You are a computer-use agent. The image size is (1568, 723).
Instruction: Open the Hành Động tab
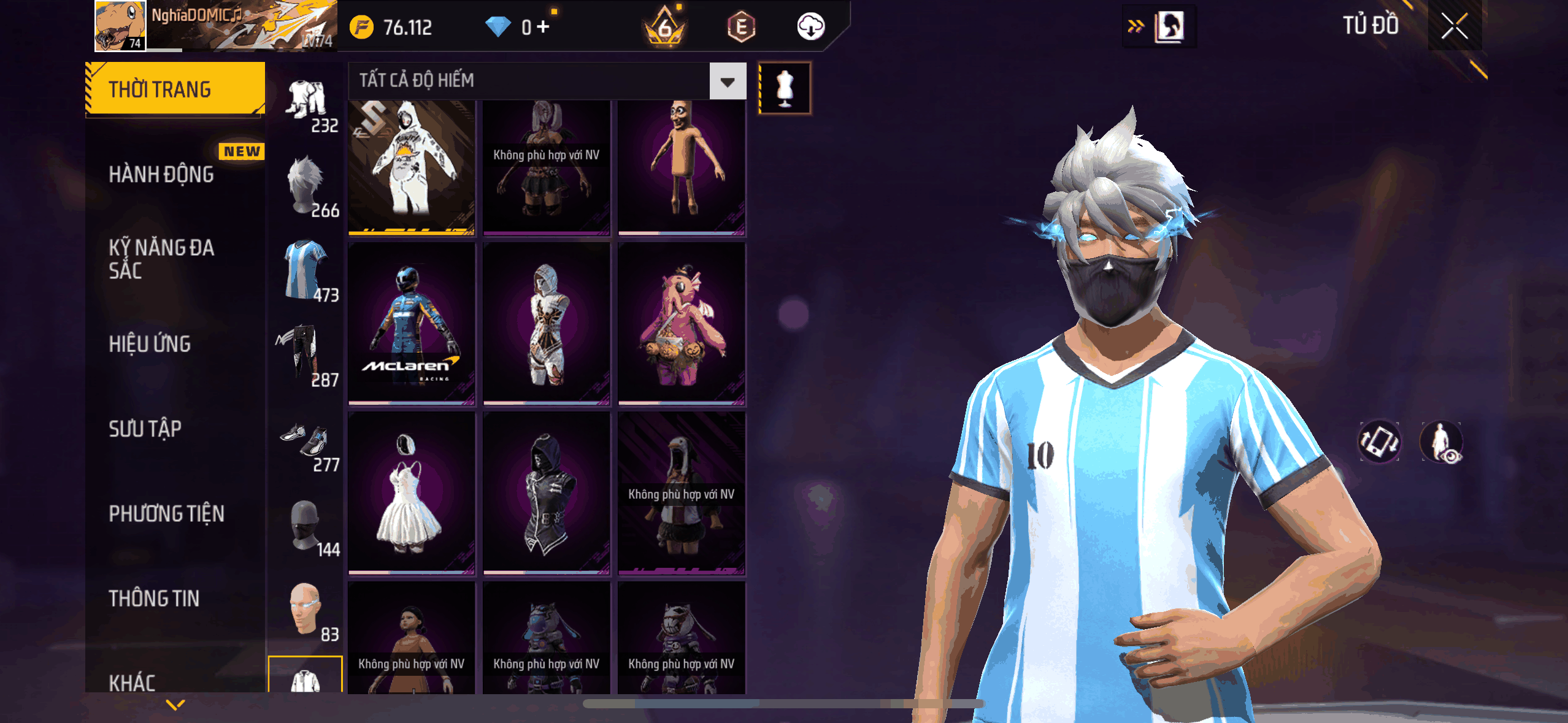[x=161, y=174]
